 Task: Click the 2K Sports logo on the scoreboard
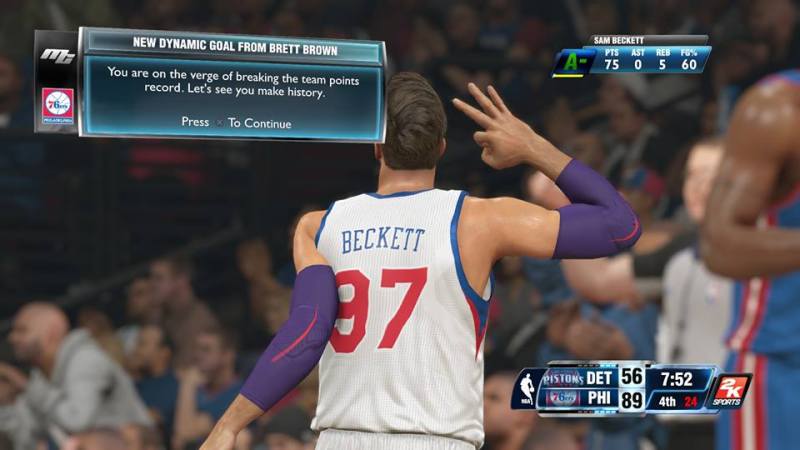tap(731, 390)
